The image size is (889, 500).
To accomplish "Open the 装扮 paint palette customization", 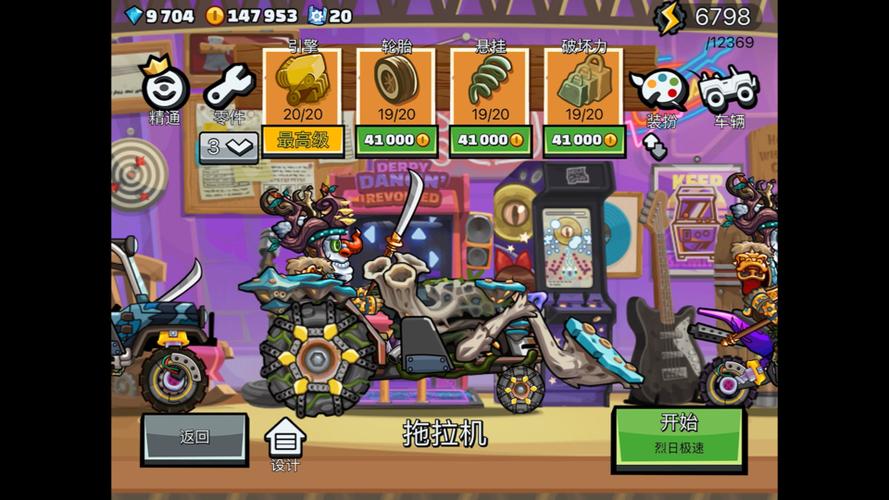I will tap(660, 92).
